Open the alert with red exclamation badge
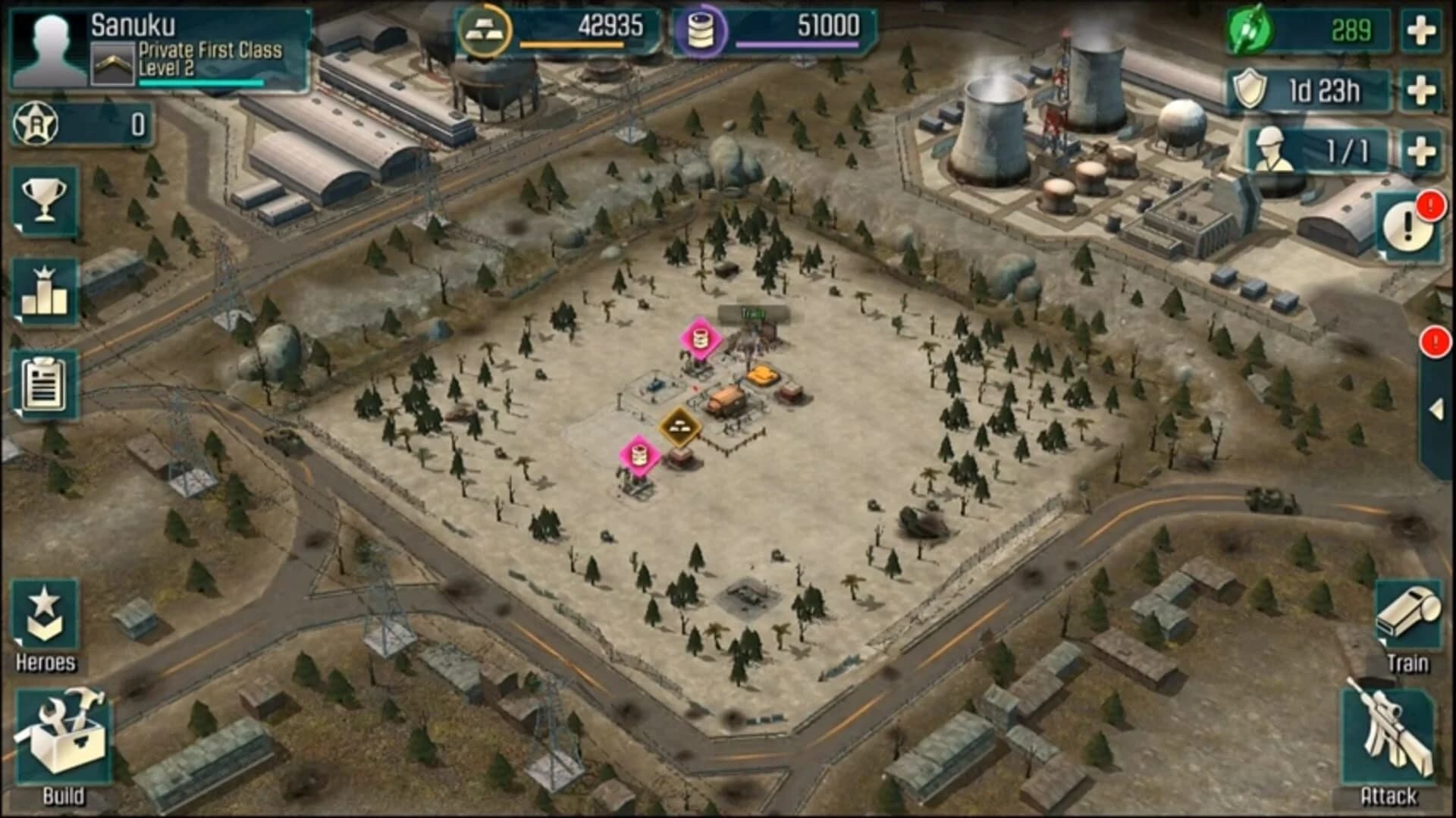This screenshot has width=1456, height=818. coord(1408,227)
